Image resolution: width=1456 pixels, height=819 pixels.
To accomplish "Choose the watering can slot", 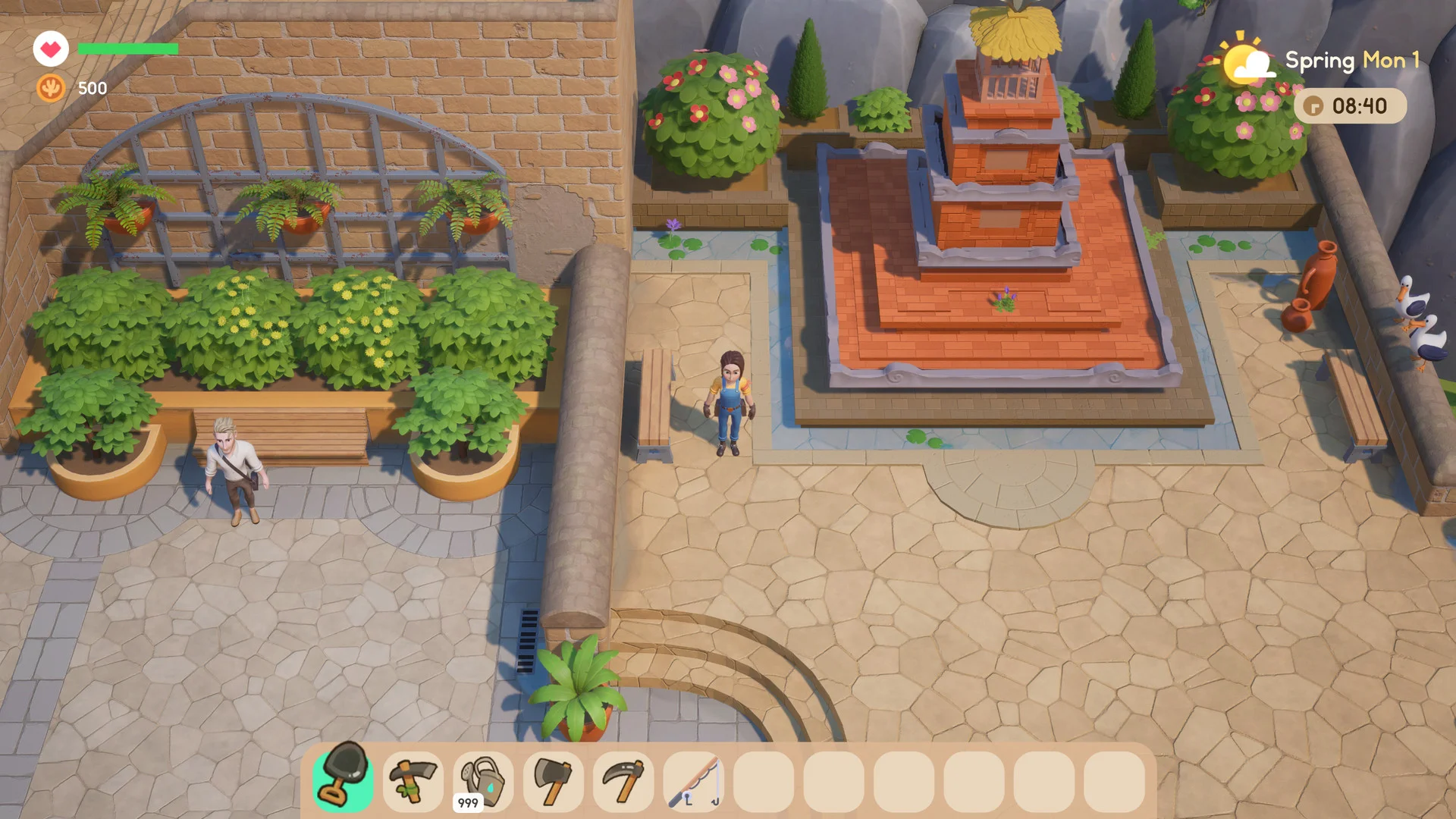I will click(482, 781).
